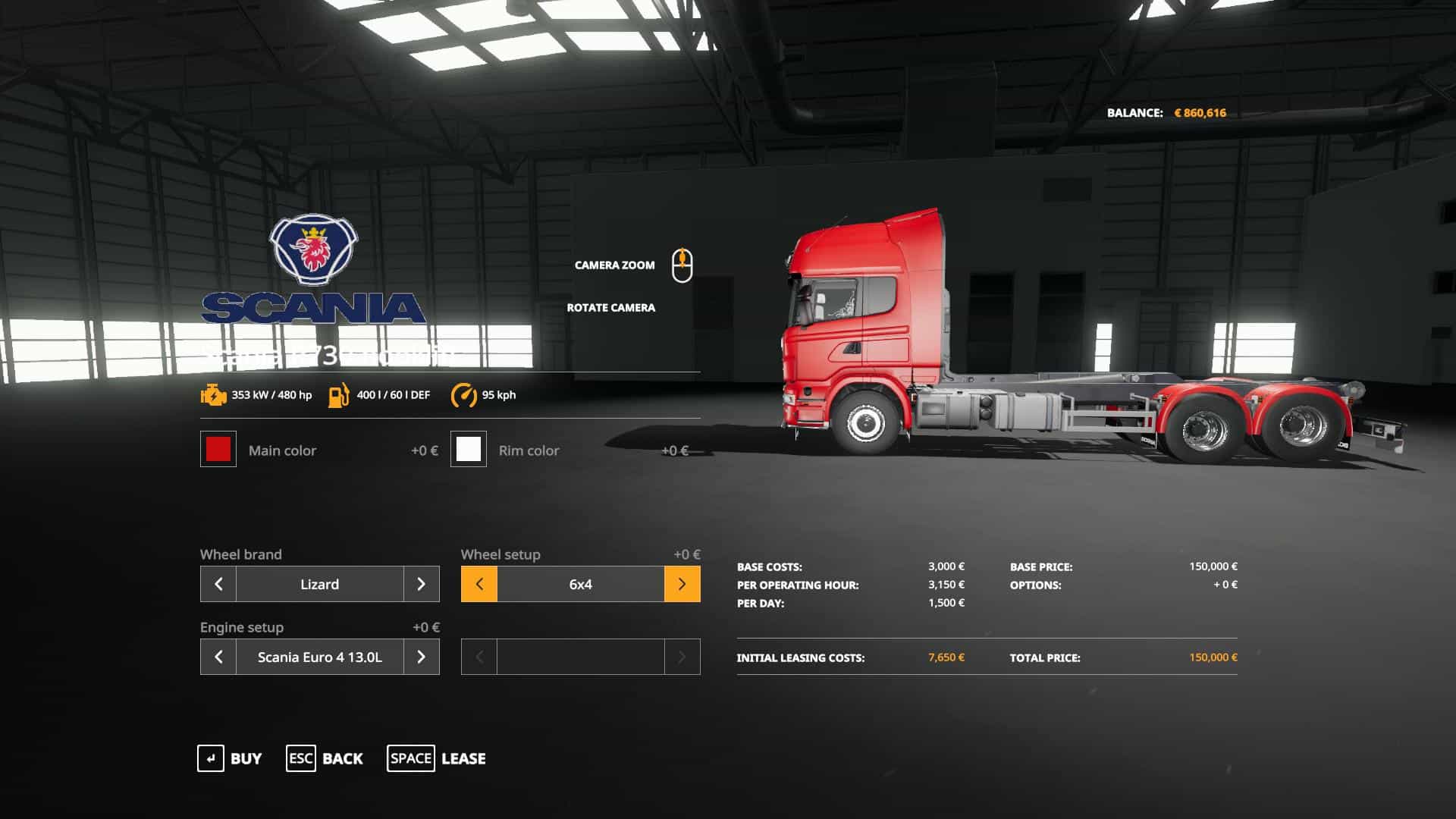Choose the red Main color swatch
1456x819 pixels.
(218, 449)
